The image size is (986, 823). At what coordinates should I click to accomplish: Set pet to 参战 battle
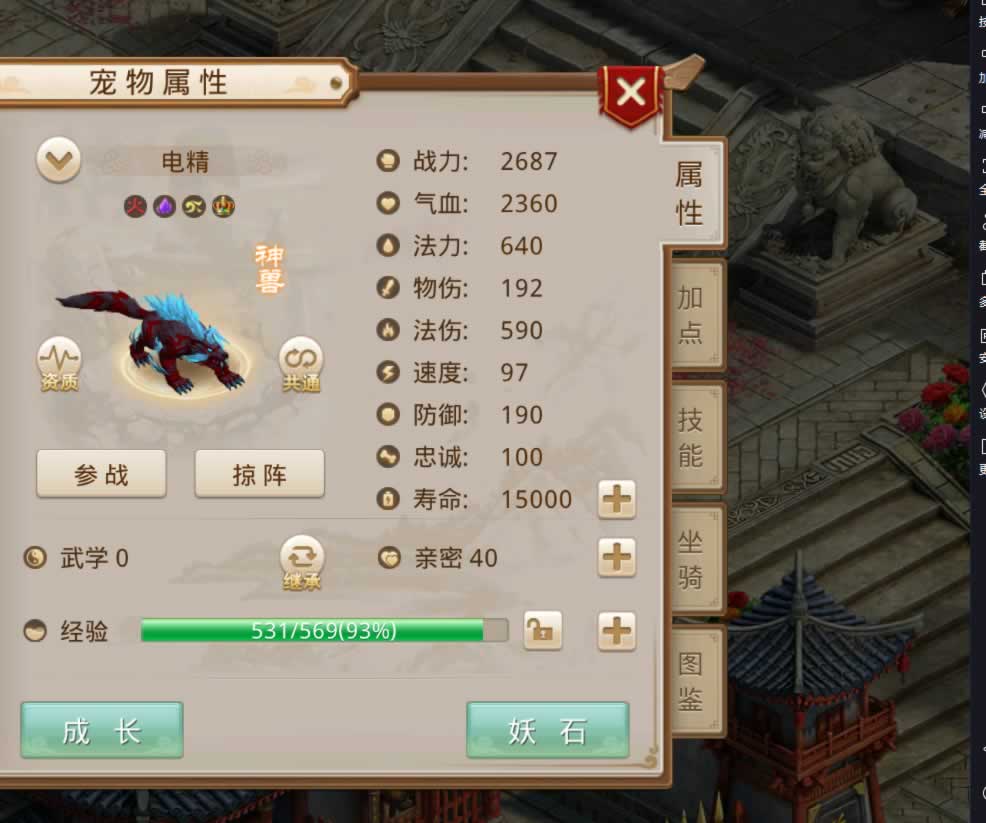[x=101, y=474]
